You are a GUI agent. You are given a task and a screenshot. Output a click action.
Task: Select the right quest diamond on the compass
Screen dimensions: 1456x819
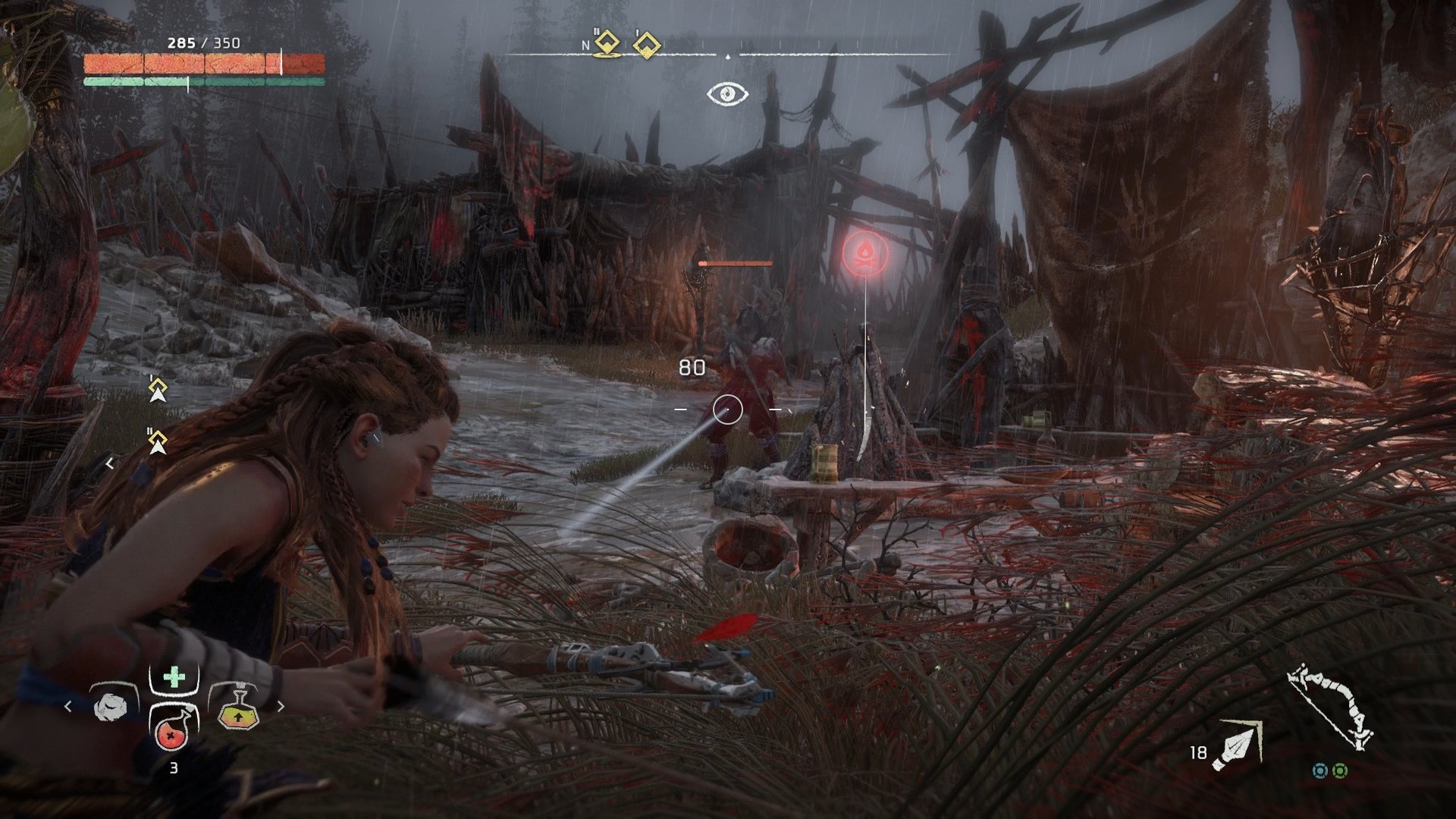point(646,43)
